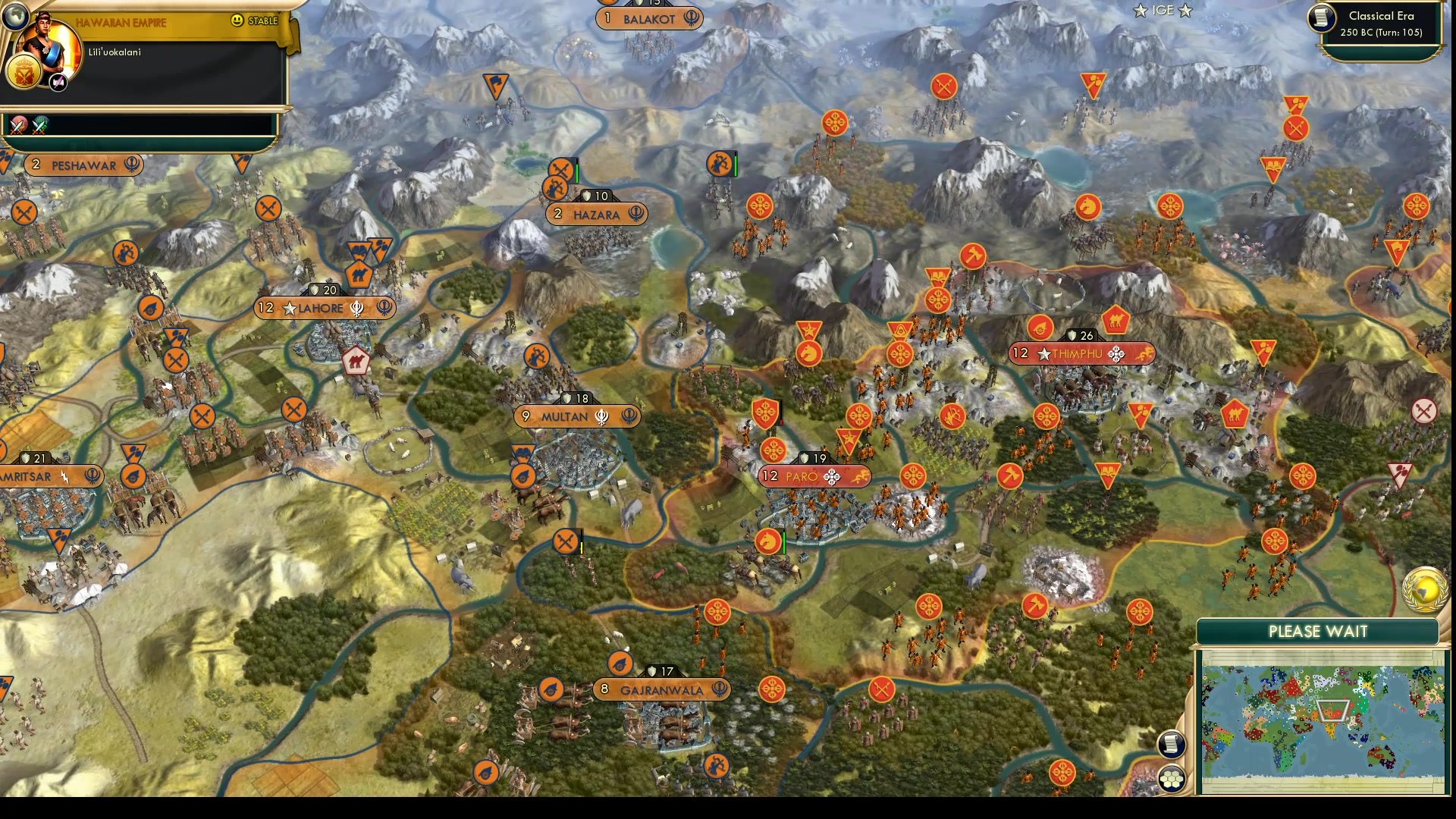Click the capital star icon on Thimphu's banner
The width and height of the screenshot is (1456, 819).
point(1044,353)
